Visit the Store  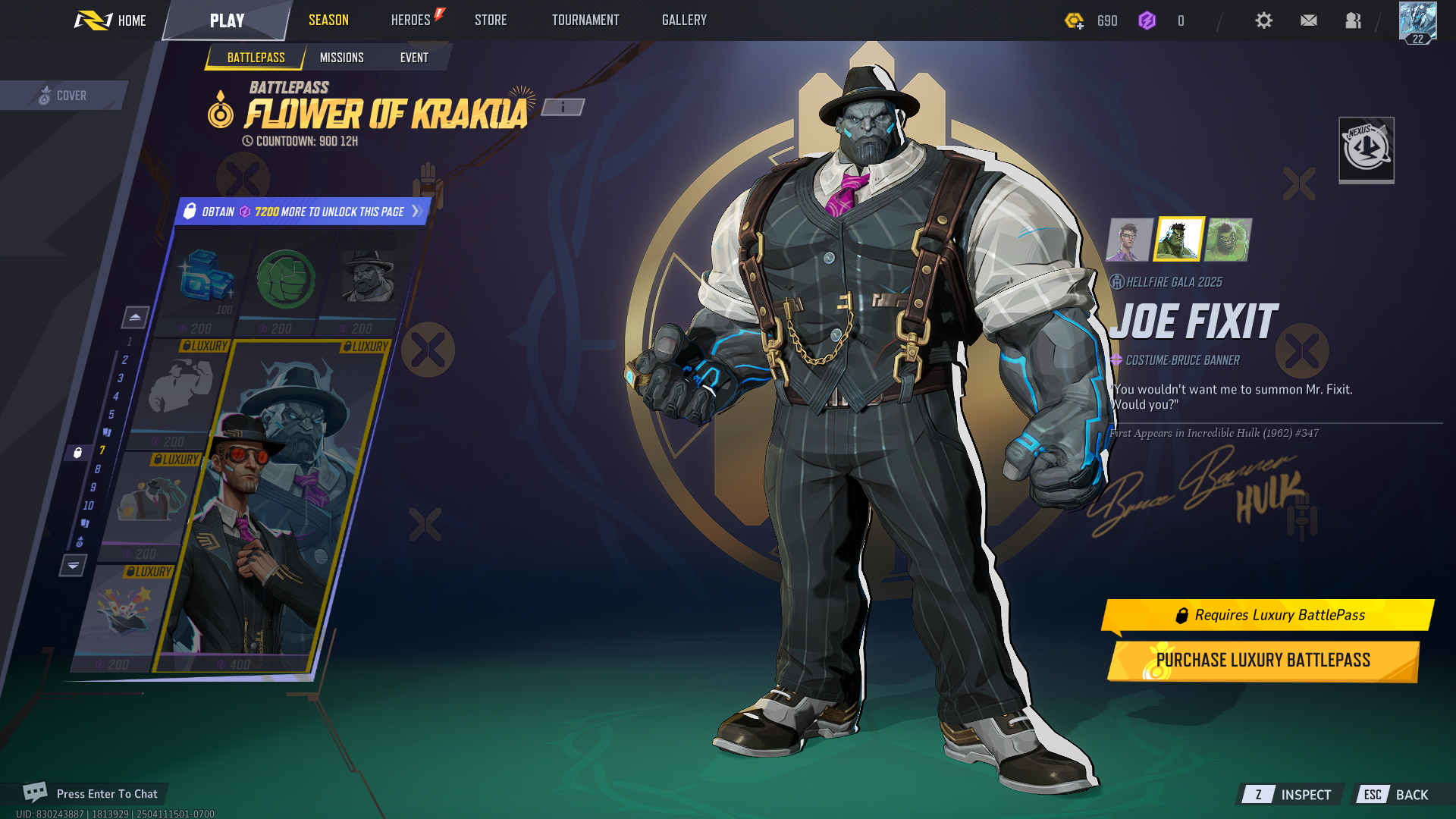point(491,20)
